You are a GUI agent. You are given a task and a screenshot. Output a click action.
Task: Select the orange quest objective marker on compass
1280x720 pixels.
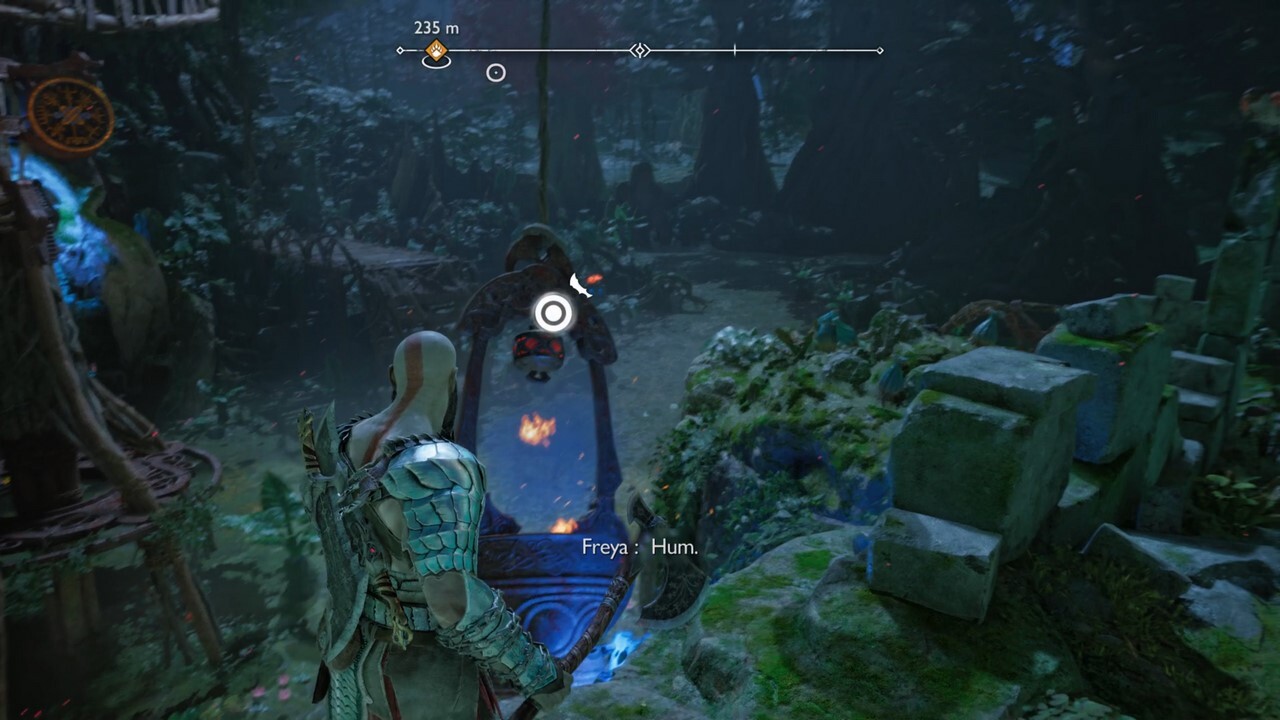[x=436, y=50]
